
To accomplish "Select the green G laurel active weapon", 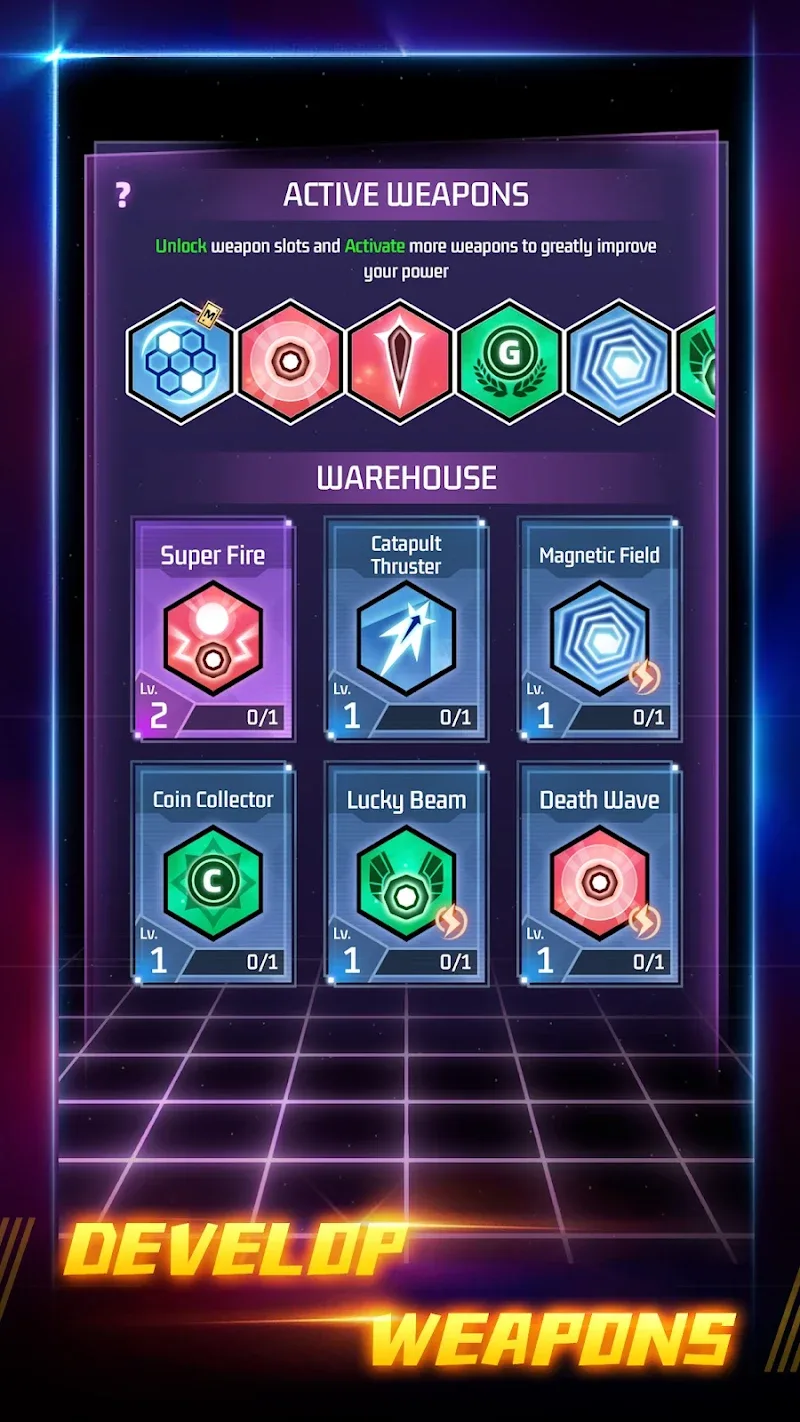I will (x=510, y=361).
